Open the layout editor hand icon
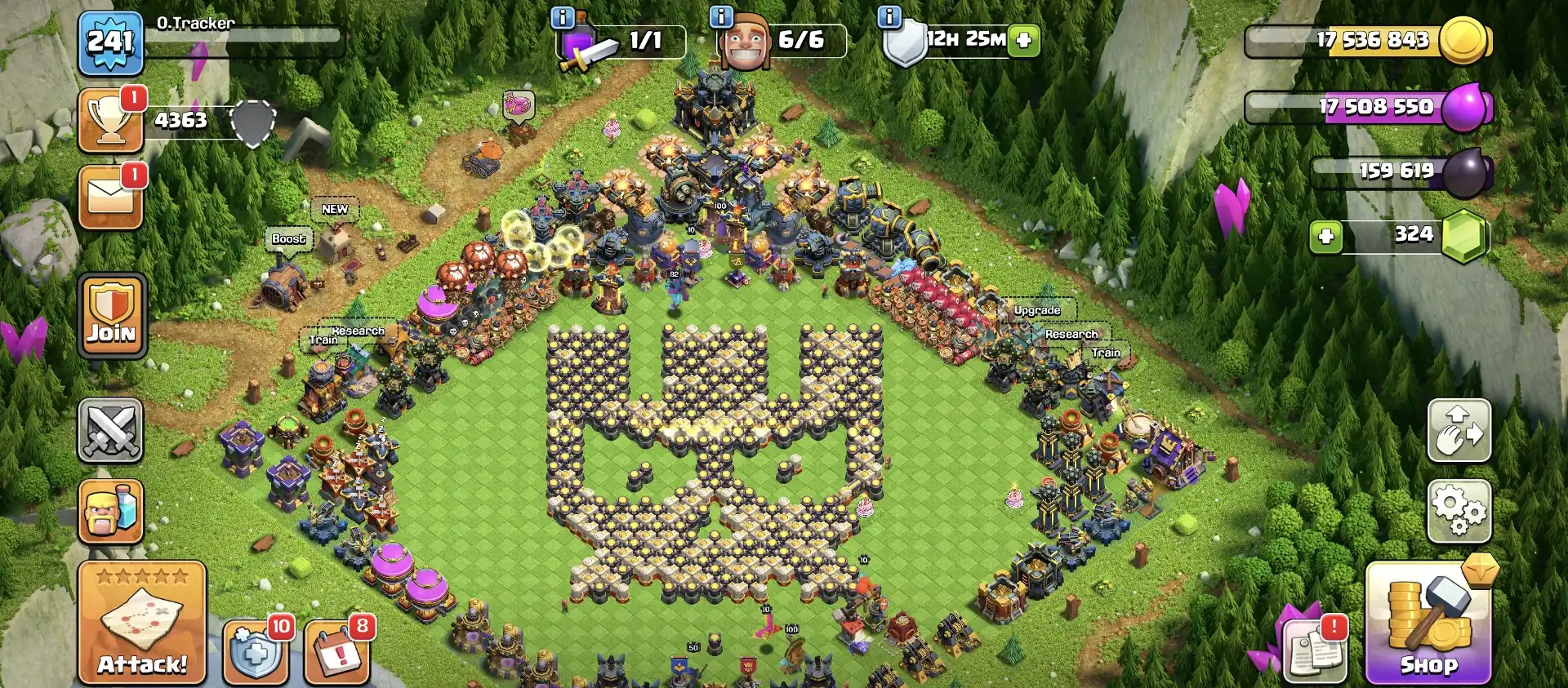The image size is (1568, 688). [1459, 431]
